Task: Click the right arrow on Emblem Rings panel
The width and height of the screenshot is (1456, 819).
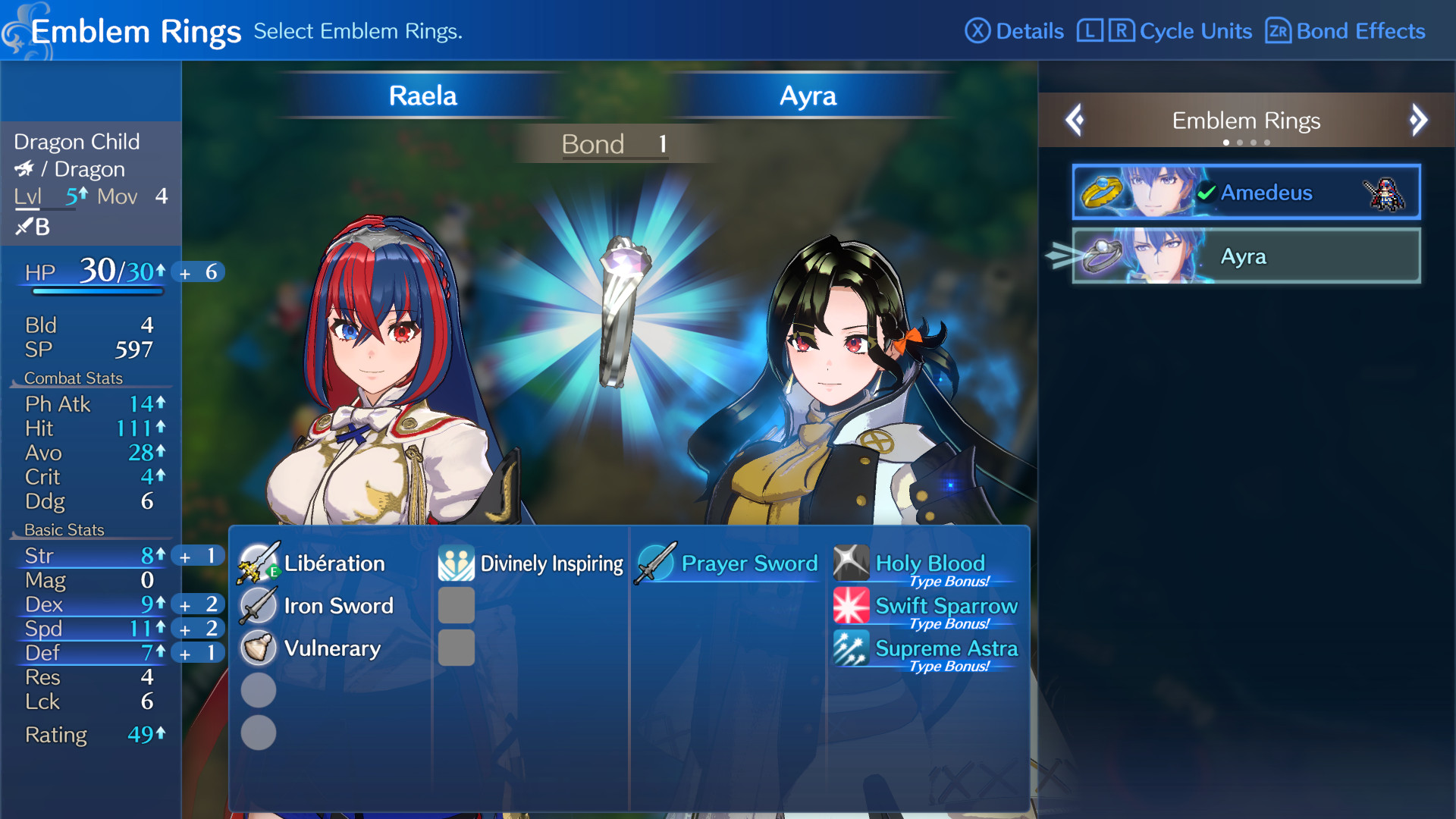Action: click(x=1420, y=120)
